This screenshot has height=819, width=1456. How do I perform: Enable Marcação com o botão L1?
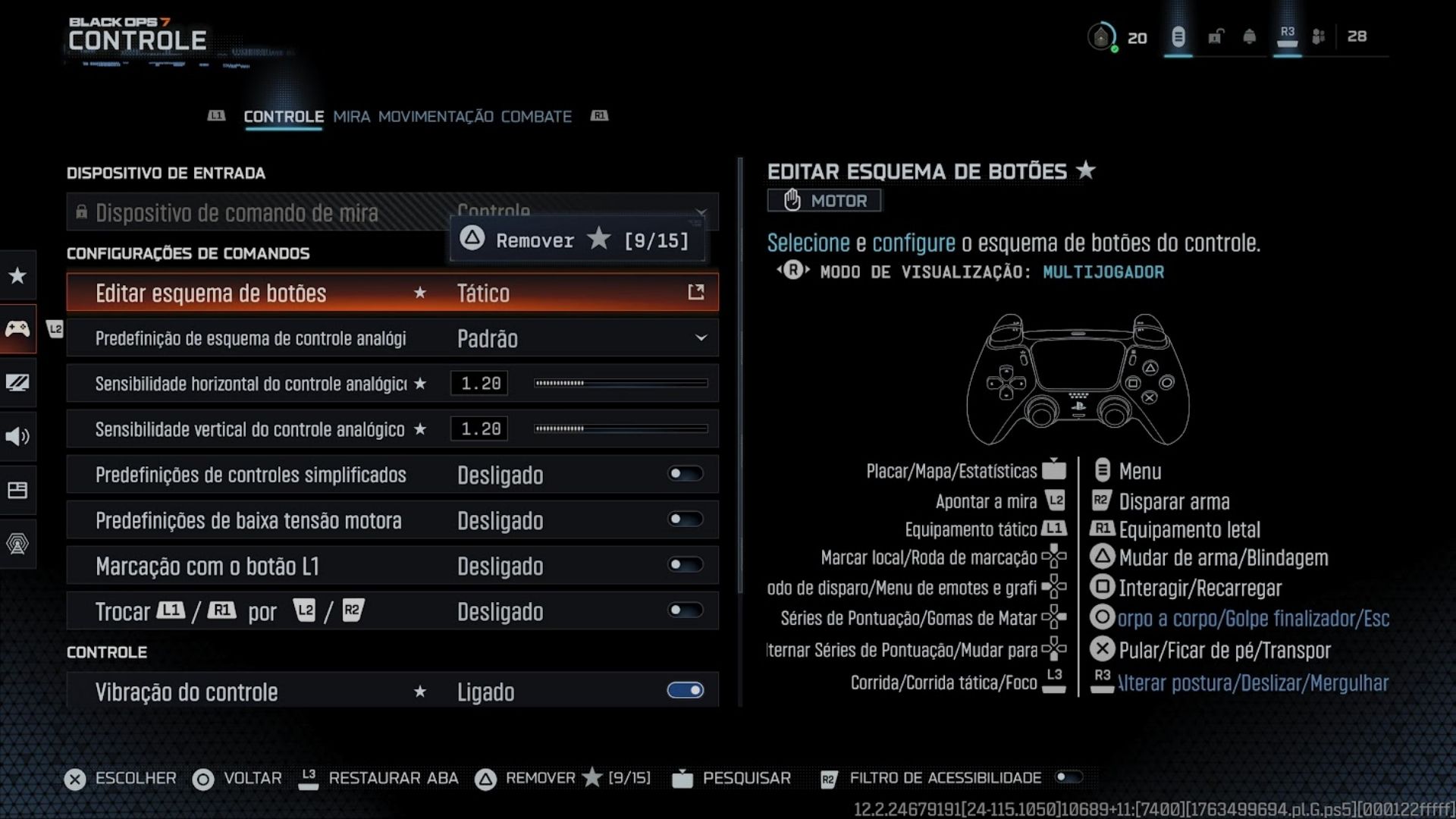(x=685, y=566)
